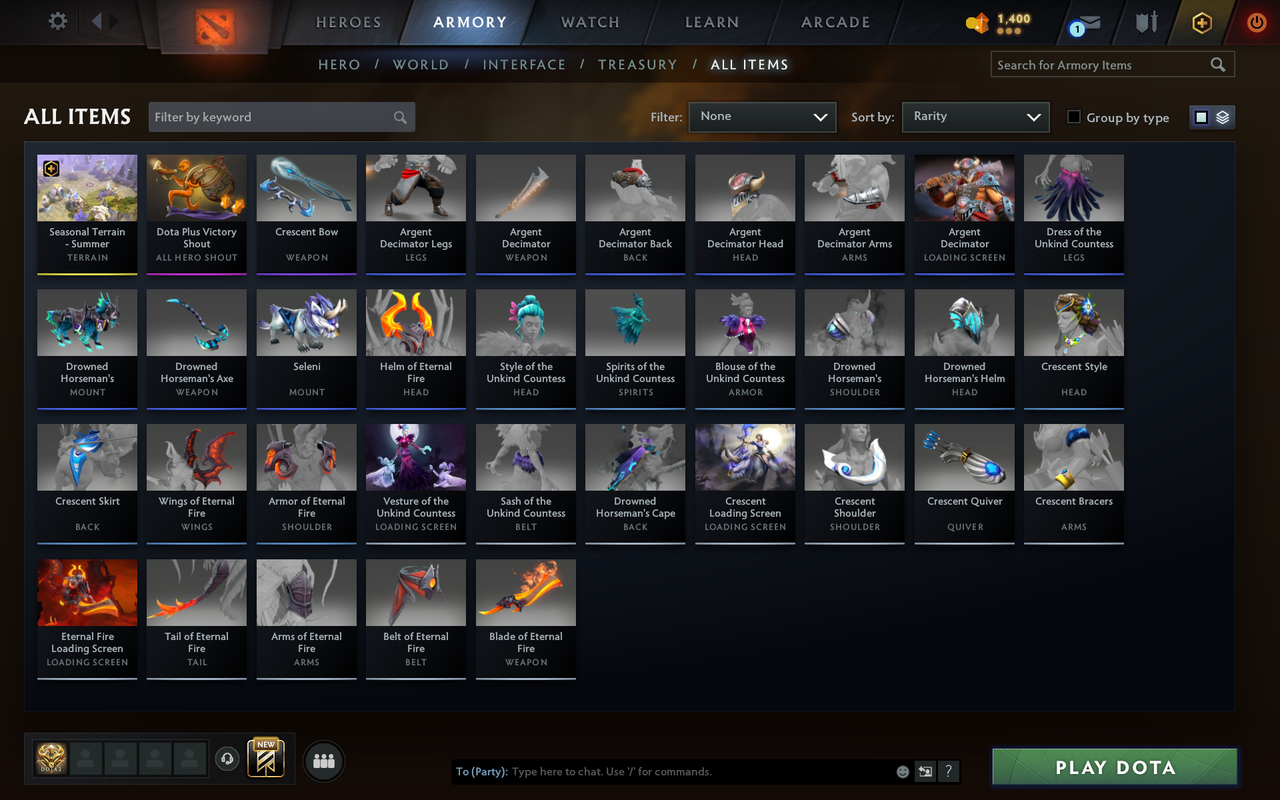This screenshot has height=800, width=1280.
Task: Click the Filter by keyword field
Action: point(280,117)
